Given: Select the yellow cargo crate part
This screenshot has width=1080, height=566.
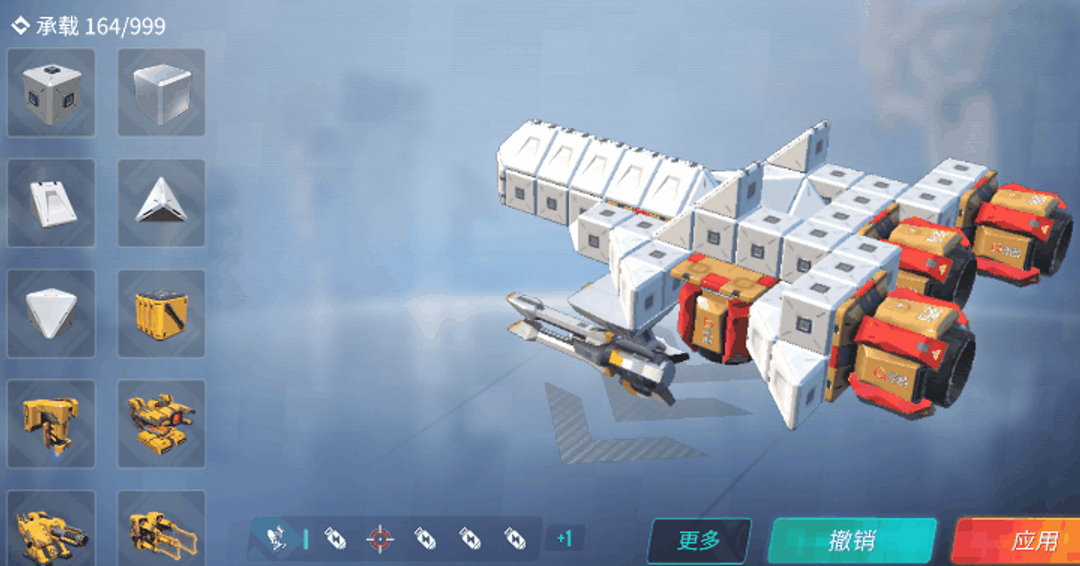Looking at the screenshot, I should 161,313.
